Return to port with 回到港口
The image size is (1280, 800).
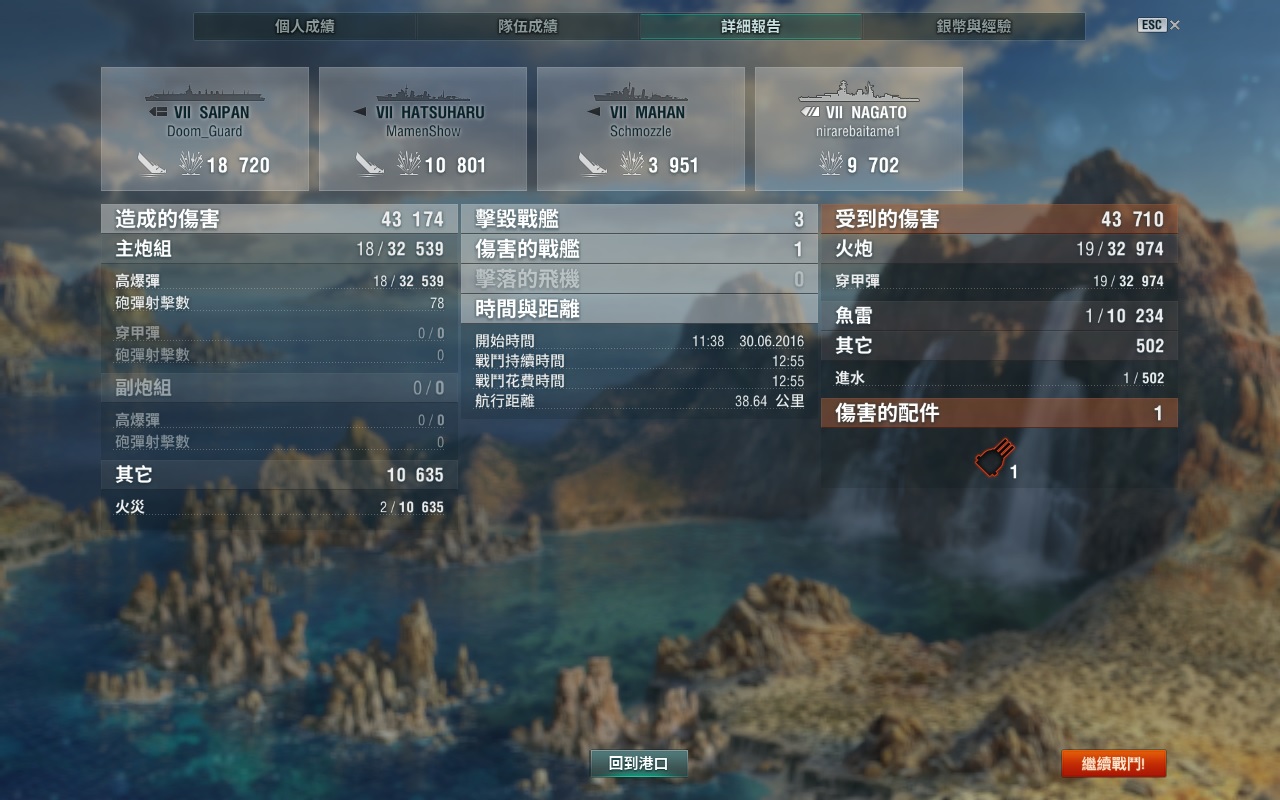coord(639,764)
